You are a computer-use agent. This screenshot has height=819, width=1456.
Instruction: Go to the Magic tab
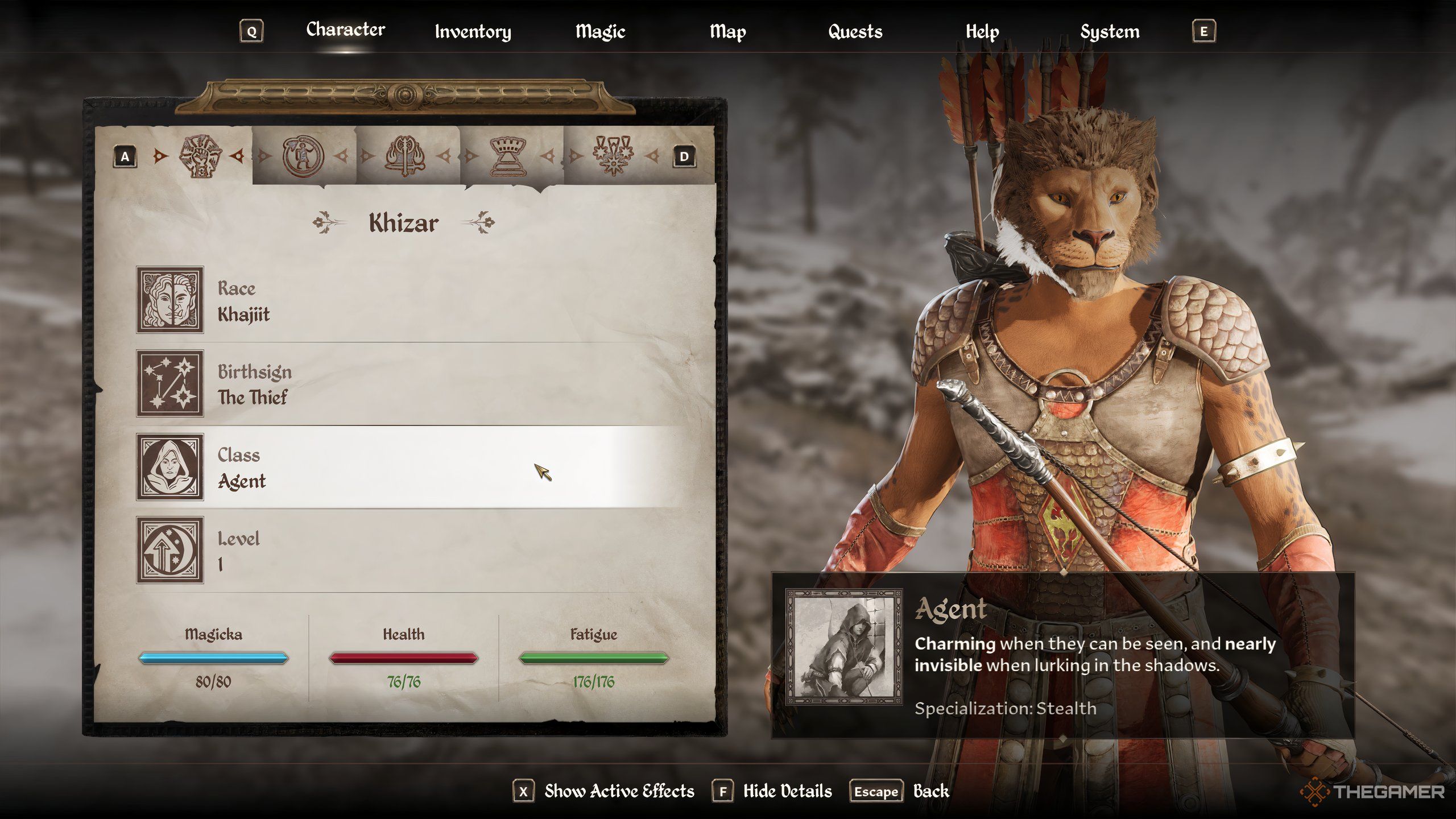600,32
